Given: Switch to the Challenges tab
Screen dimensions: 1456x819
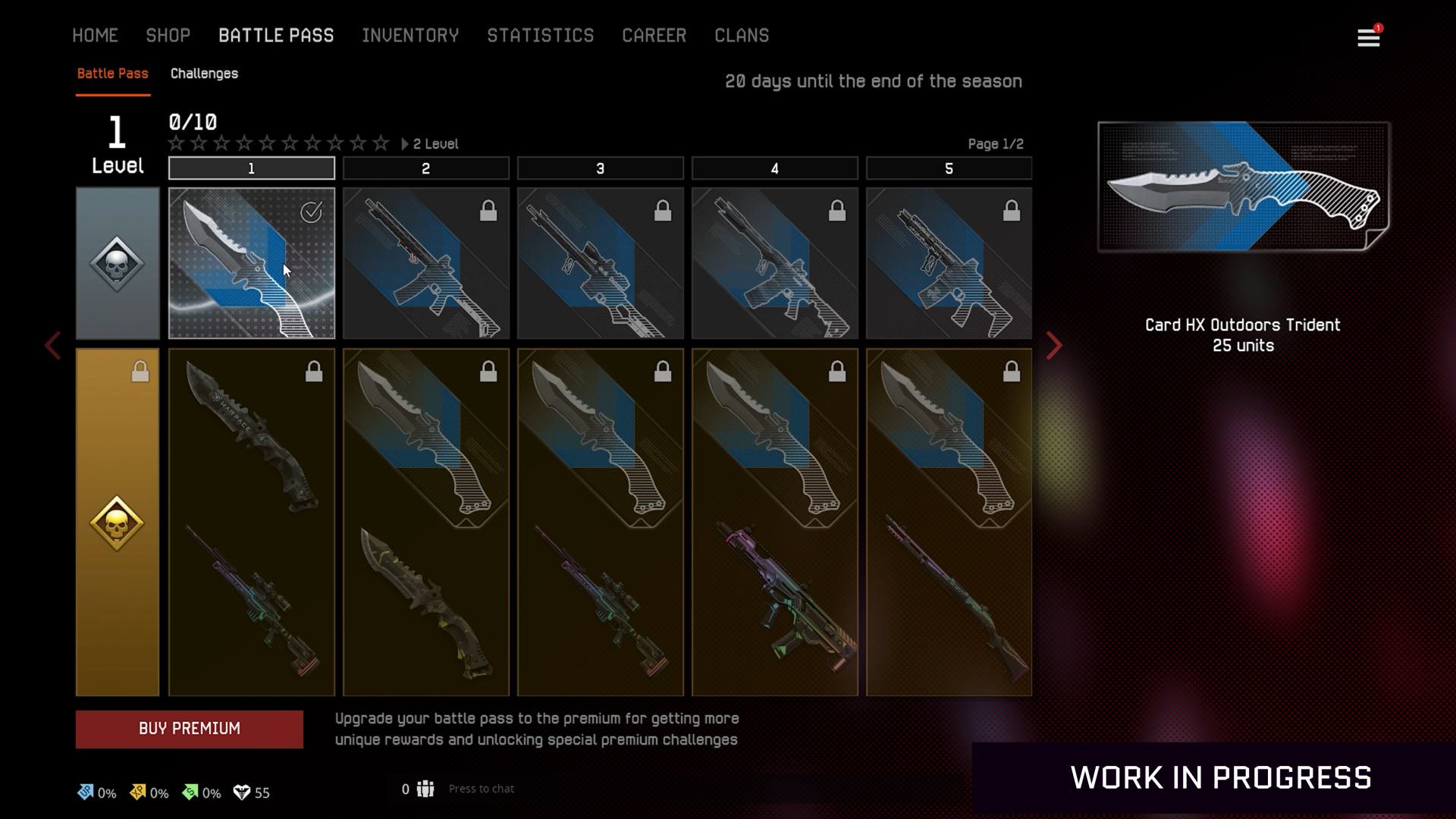Looking at the screenshot, I should (204, 74).
